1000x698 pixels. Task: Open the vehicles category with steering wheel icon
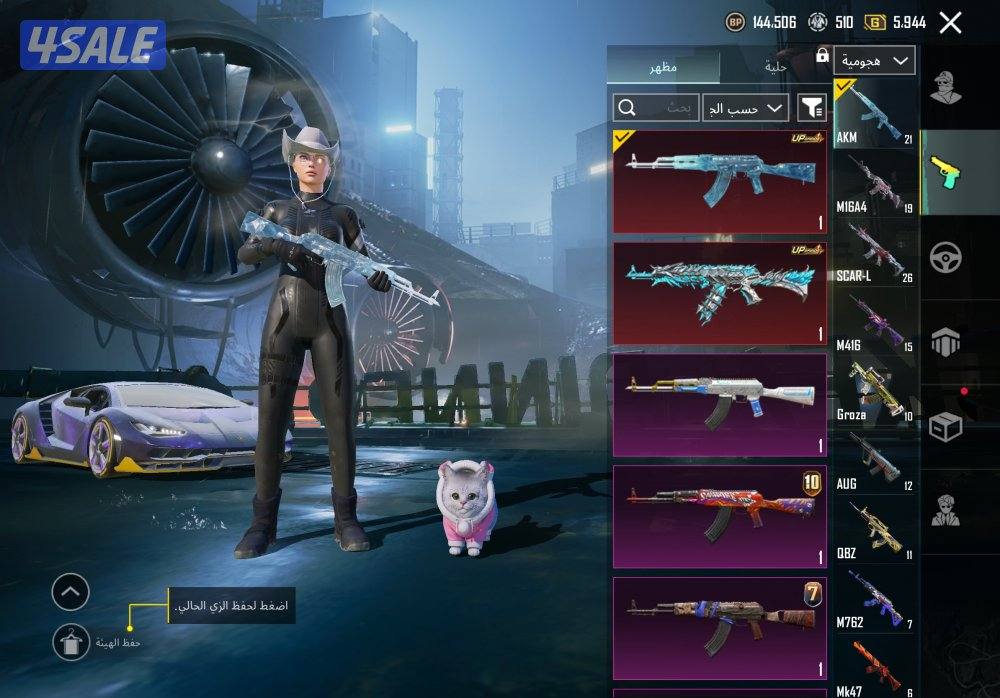pos(945,257)
